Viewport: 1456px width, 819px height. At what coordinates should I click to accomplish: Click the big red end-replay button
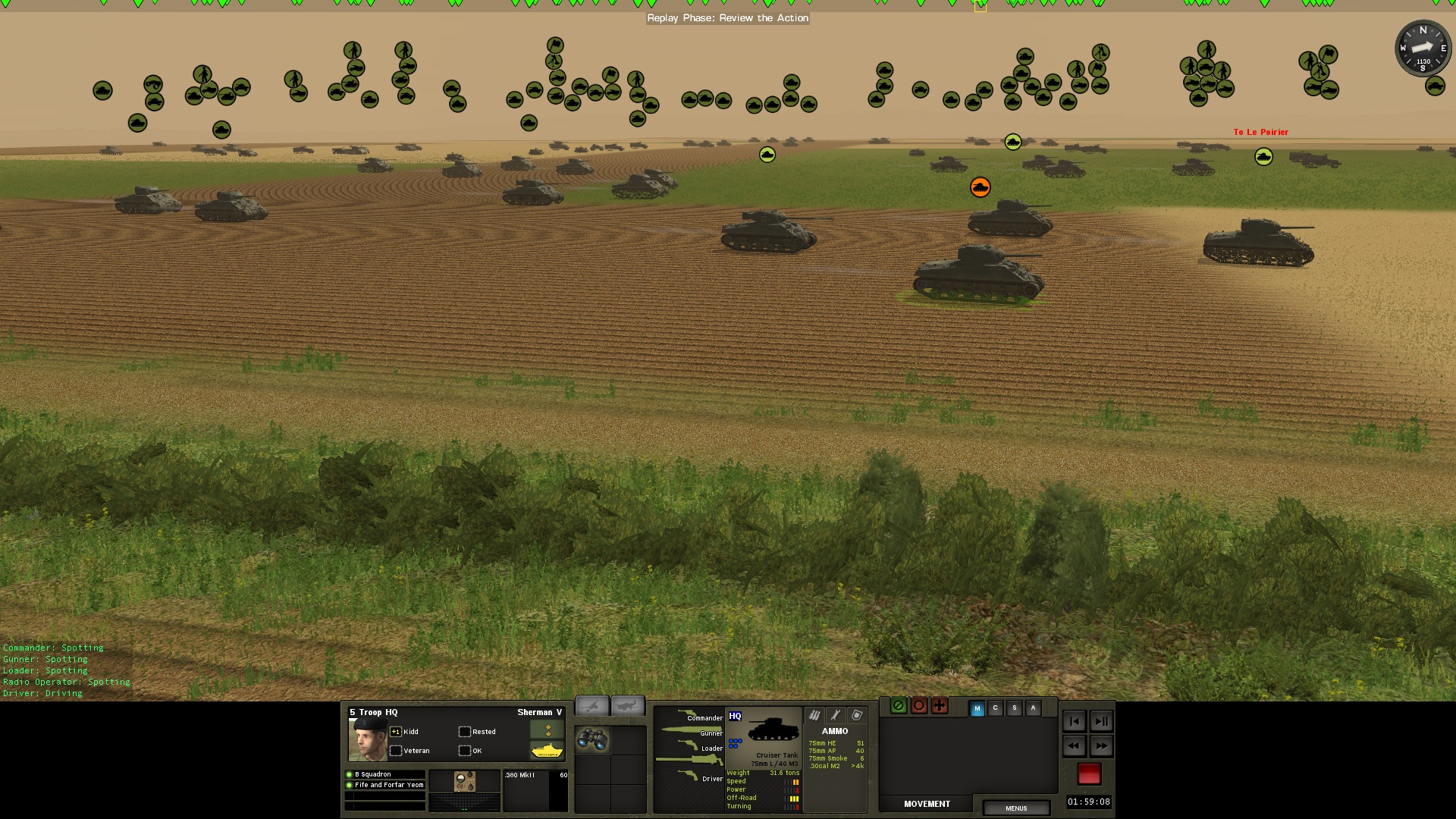tap(1089, 773)
